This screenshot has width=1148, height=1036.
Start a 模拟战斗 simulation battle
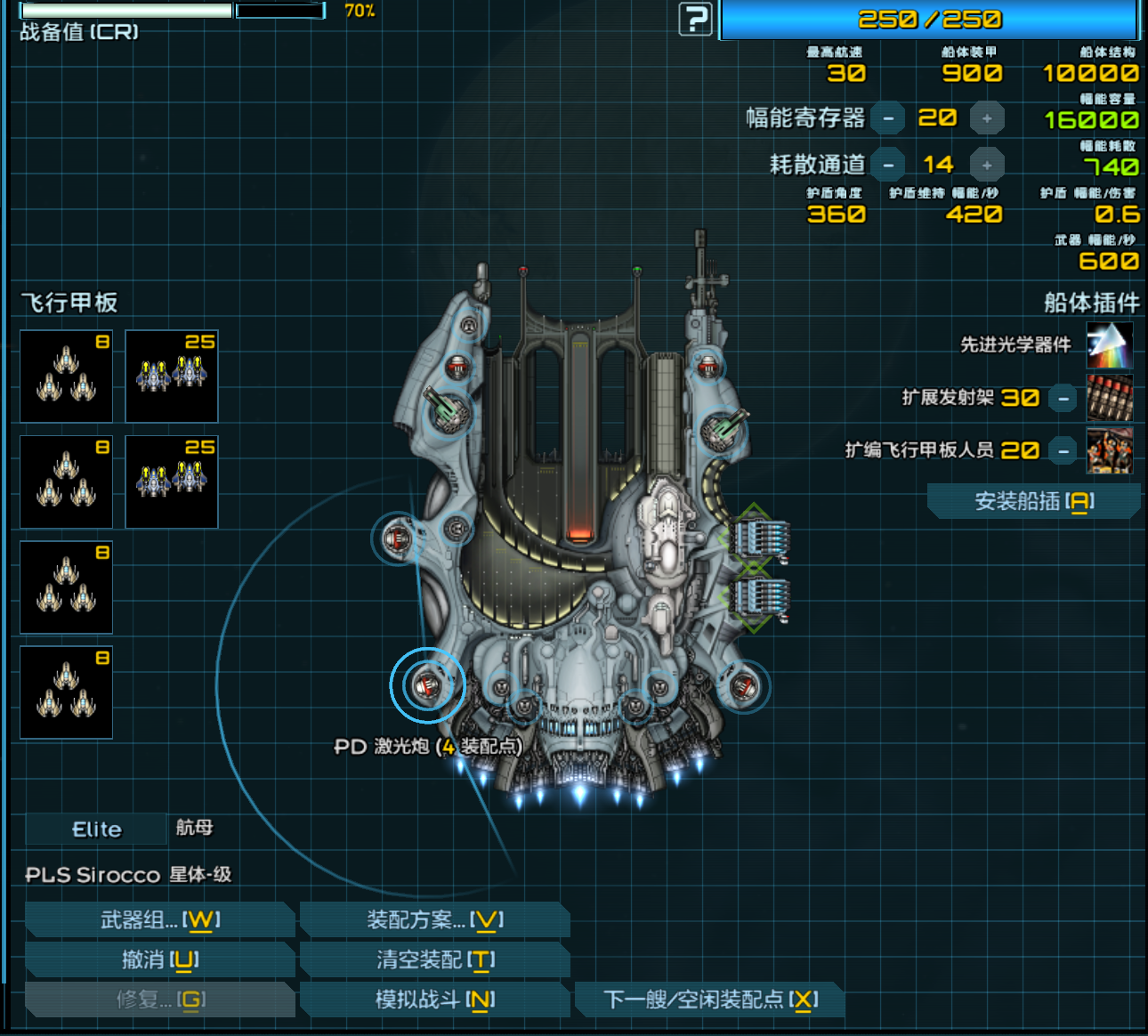click(x=435, y=1000)
